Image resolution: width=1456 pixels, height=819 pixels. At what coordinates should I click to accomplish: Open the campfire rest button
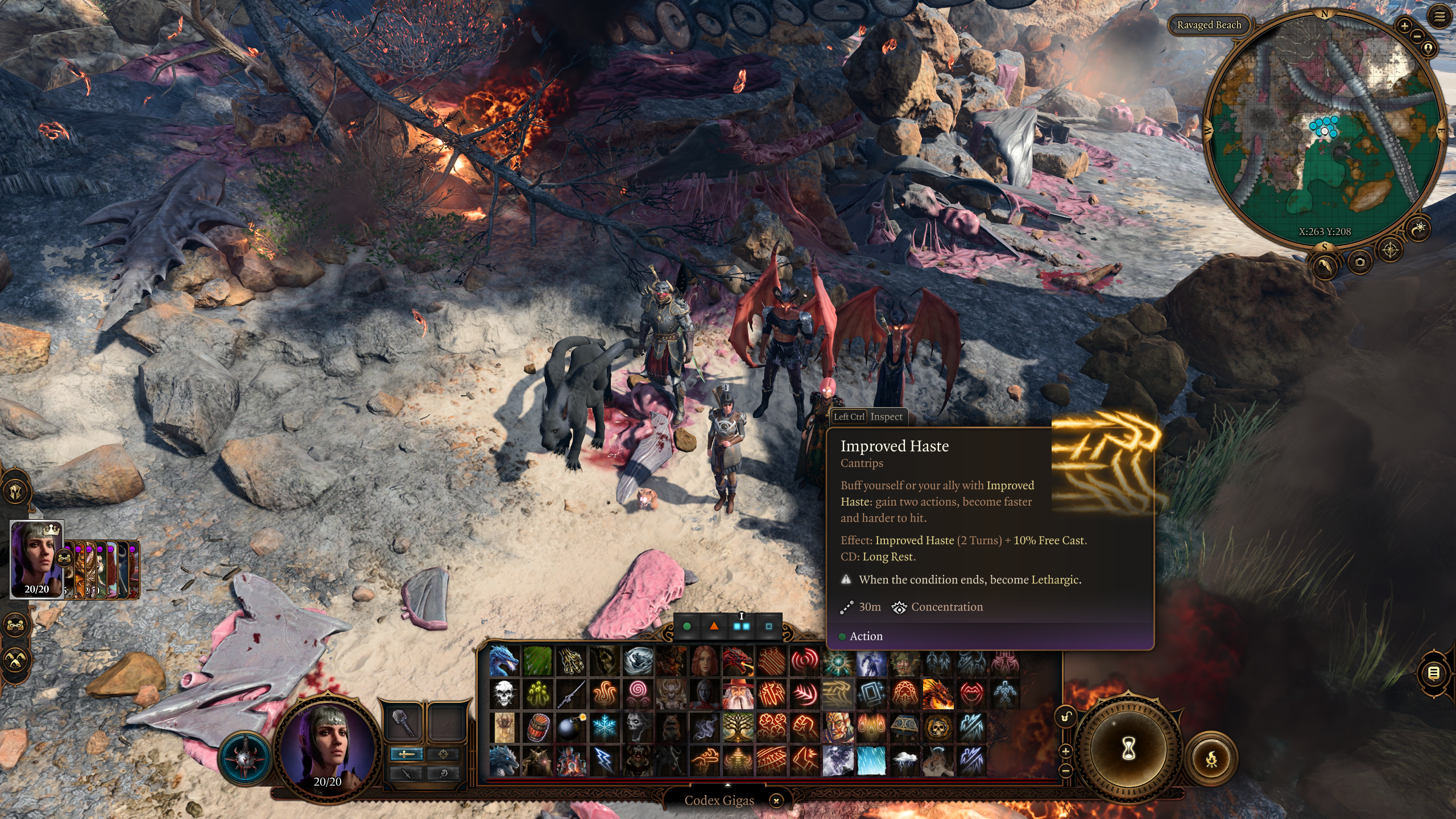point(1211,759)
